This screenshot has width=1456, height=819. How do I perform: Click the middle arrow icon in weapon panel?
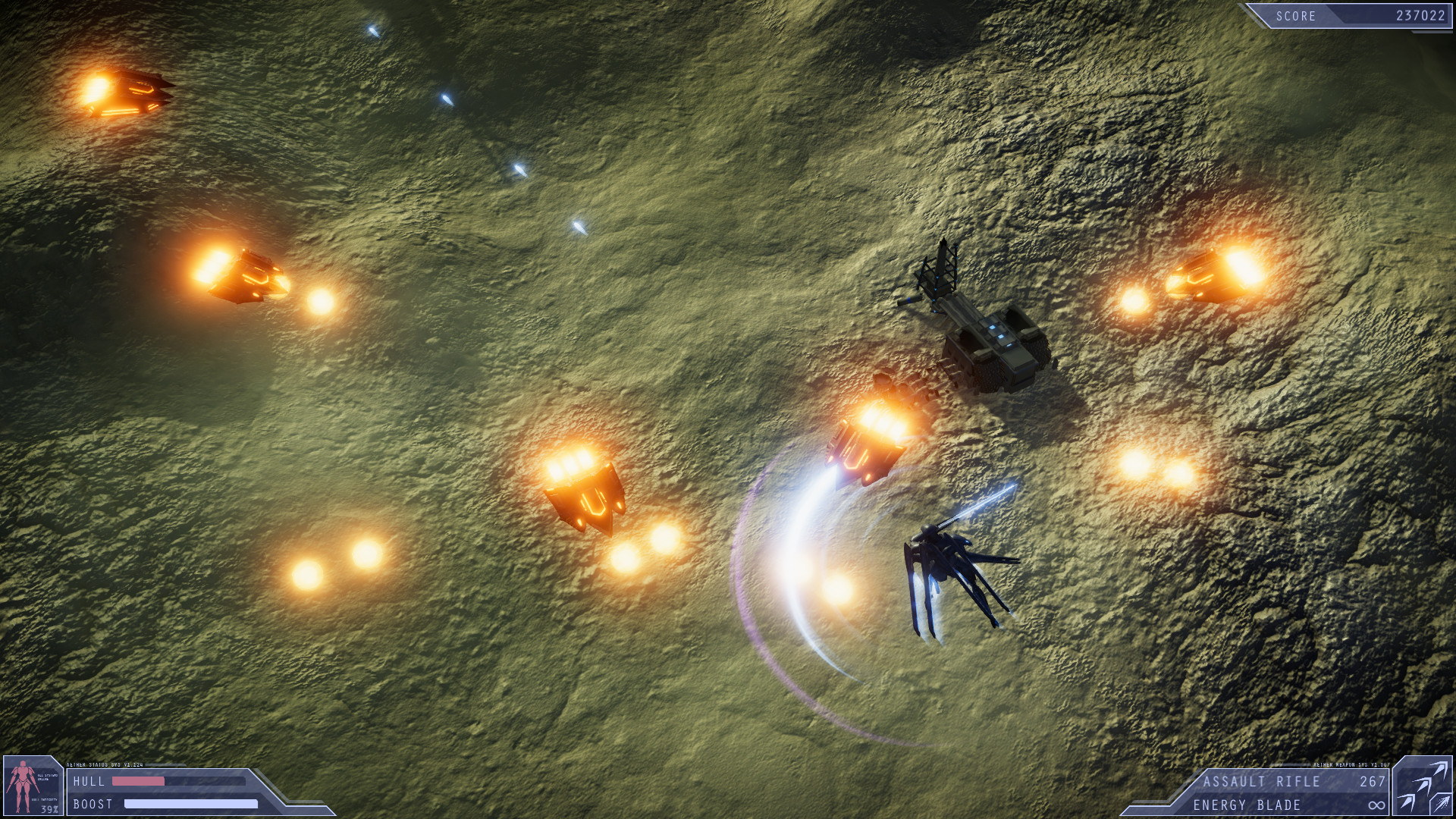click(1422, 786)
